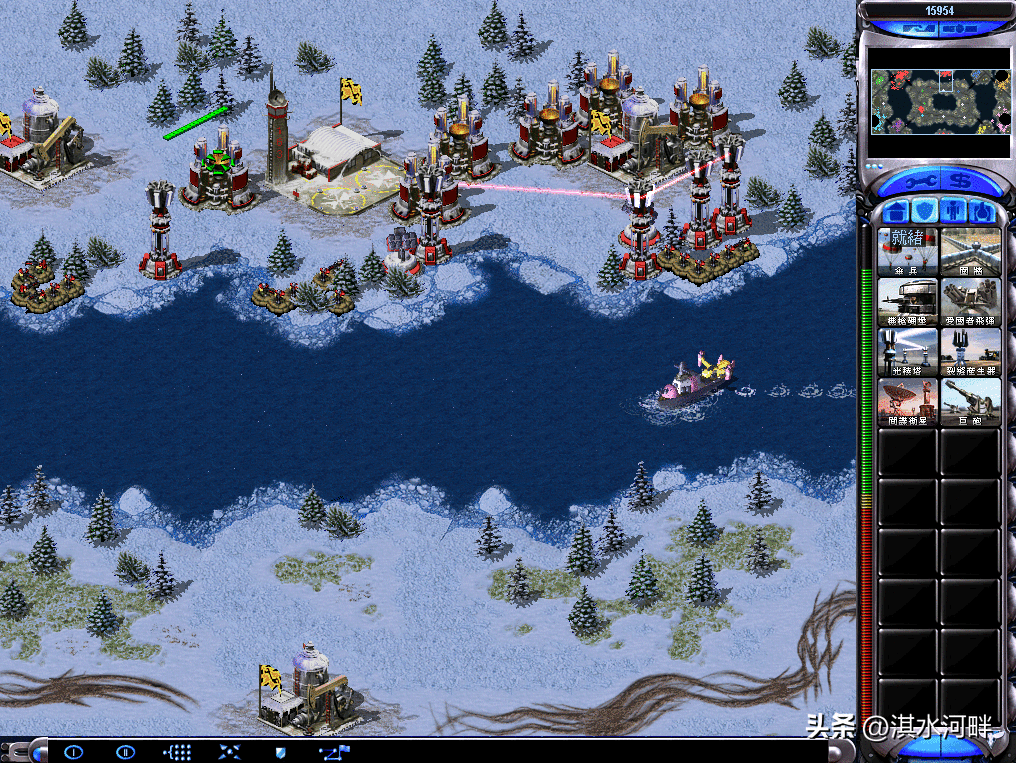Select the ready paratroopers (伞兵) icon

(x=907, y=251)
